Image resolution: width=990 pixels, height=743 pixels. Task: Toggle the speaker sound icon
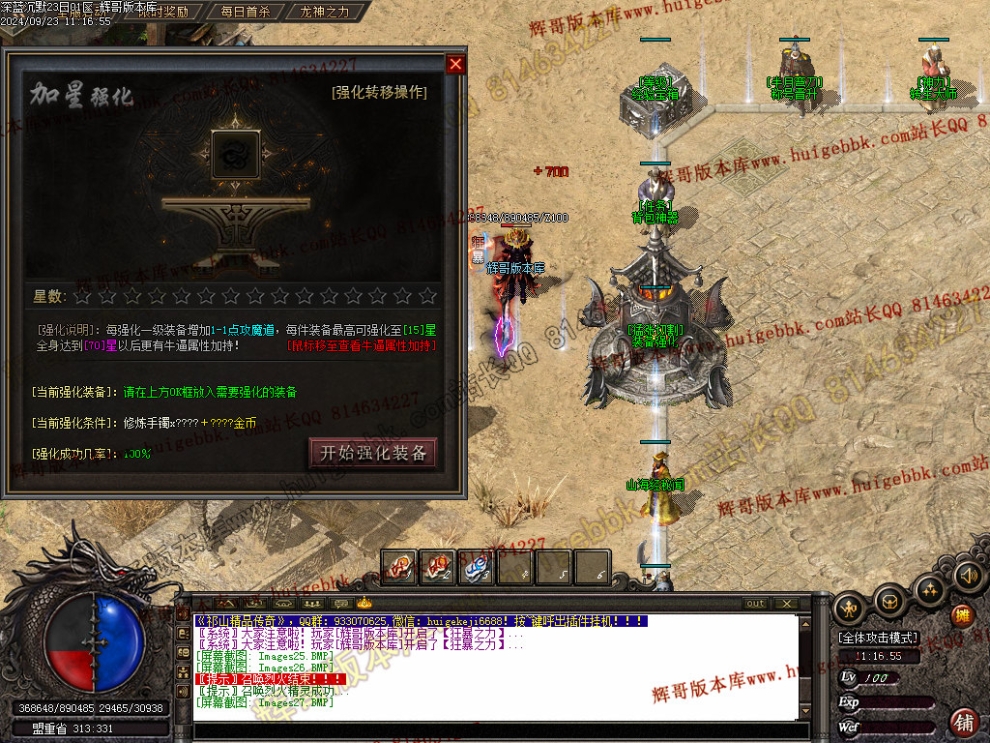tap(966, 576)
